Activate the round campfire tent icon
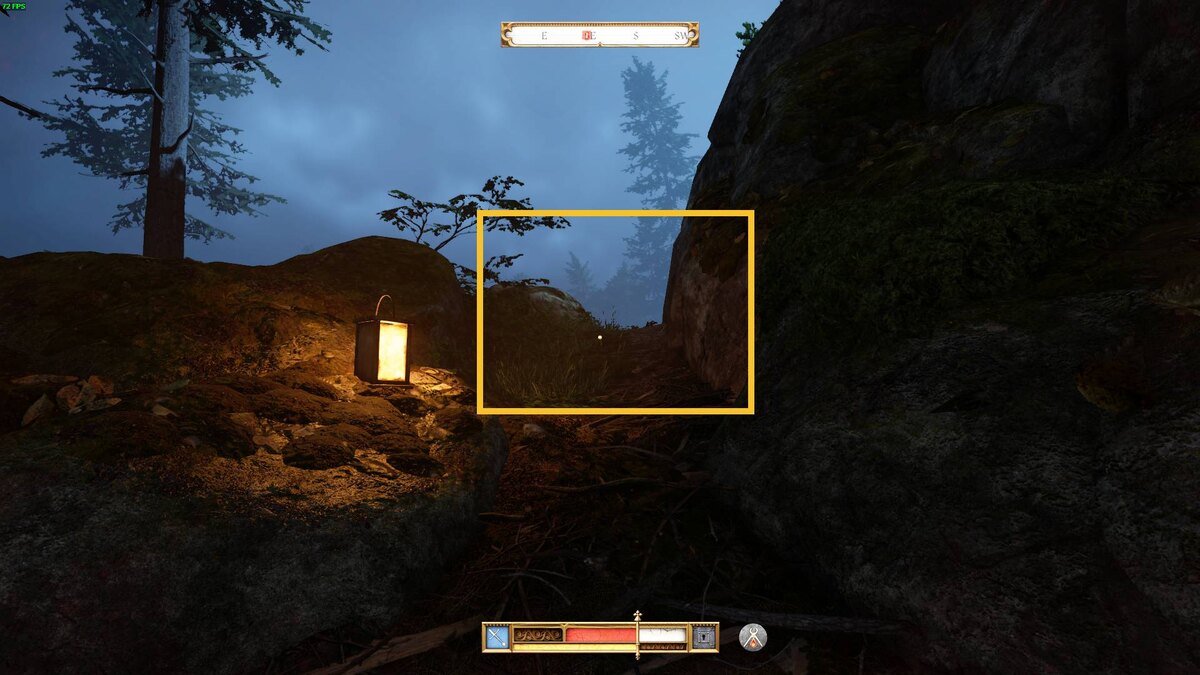Screen dimensions: 1200x675 click(x=752, y=637)
